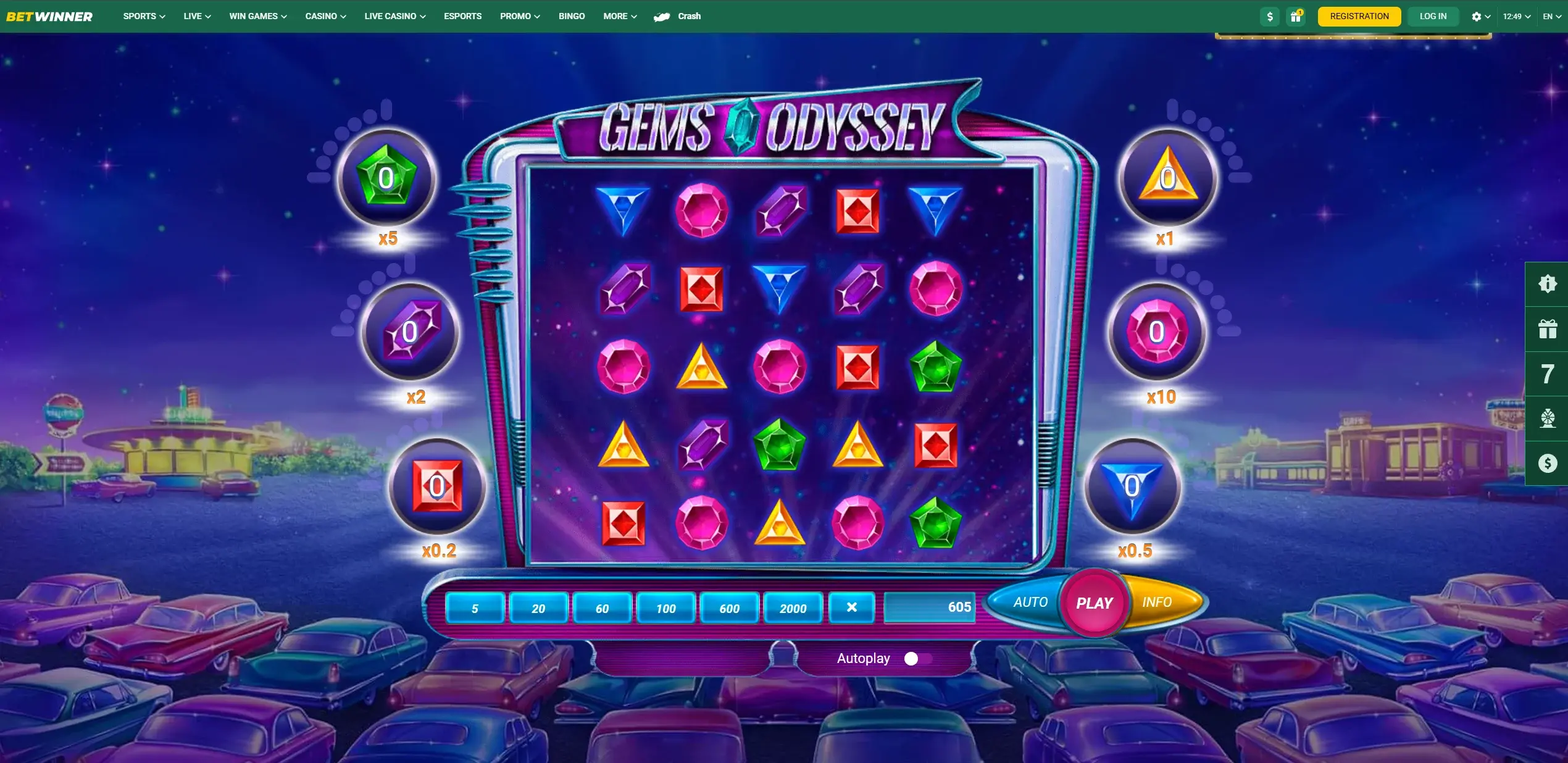Go to the ESPORTS section

(x=462, y=16)
